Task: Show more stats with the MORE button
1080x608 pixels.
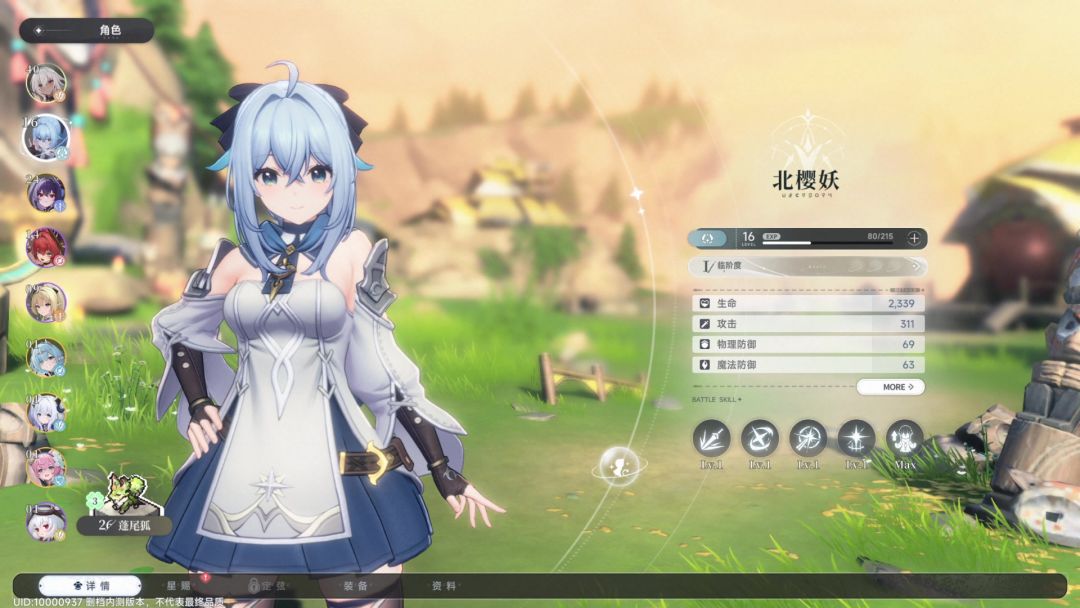Action: [890, 387]
